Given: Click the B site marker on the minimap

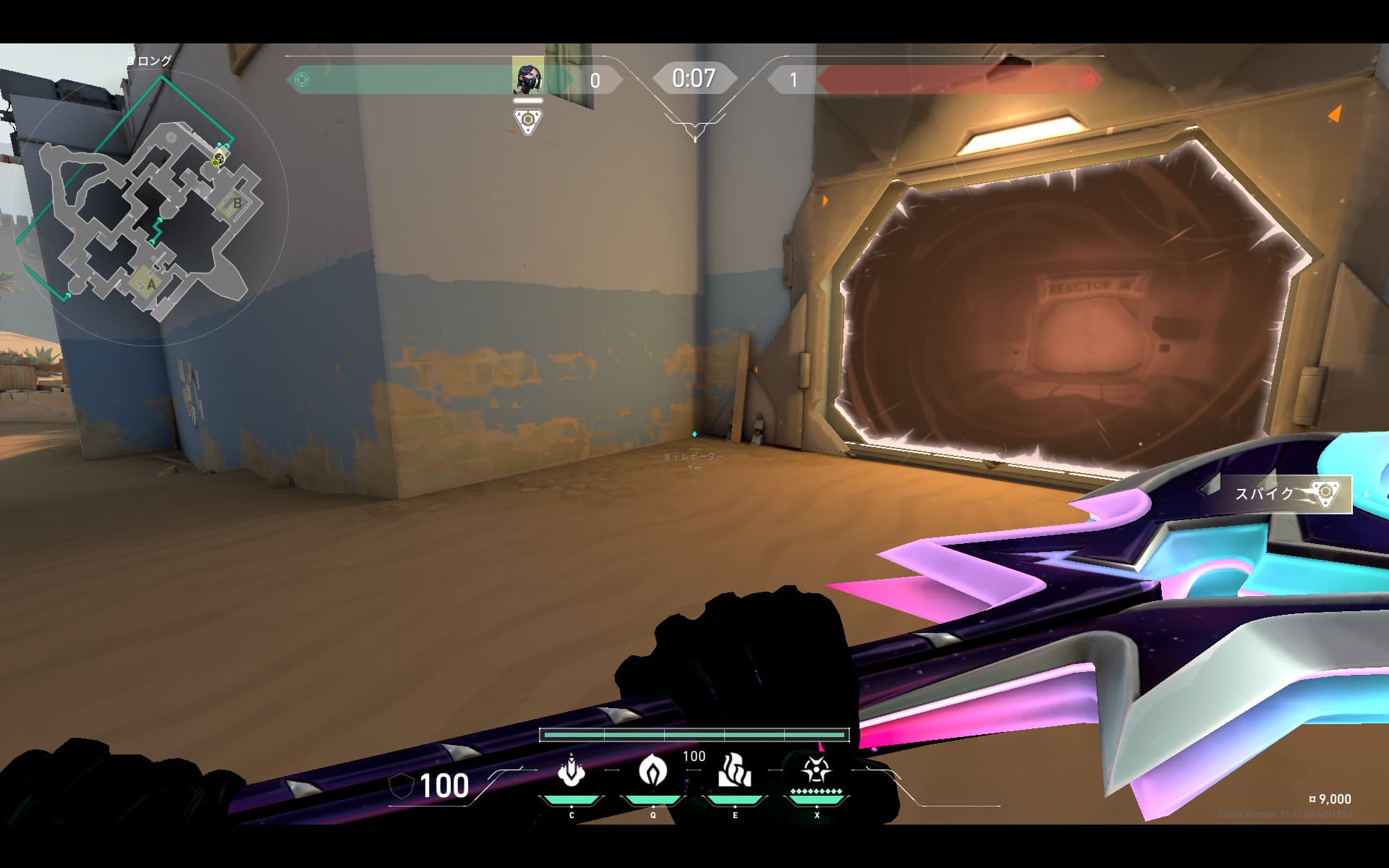Looking at the screenshot, I should click(237, 204).
